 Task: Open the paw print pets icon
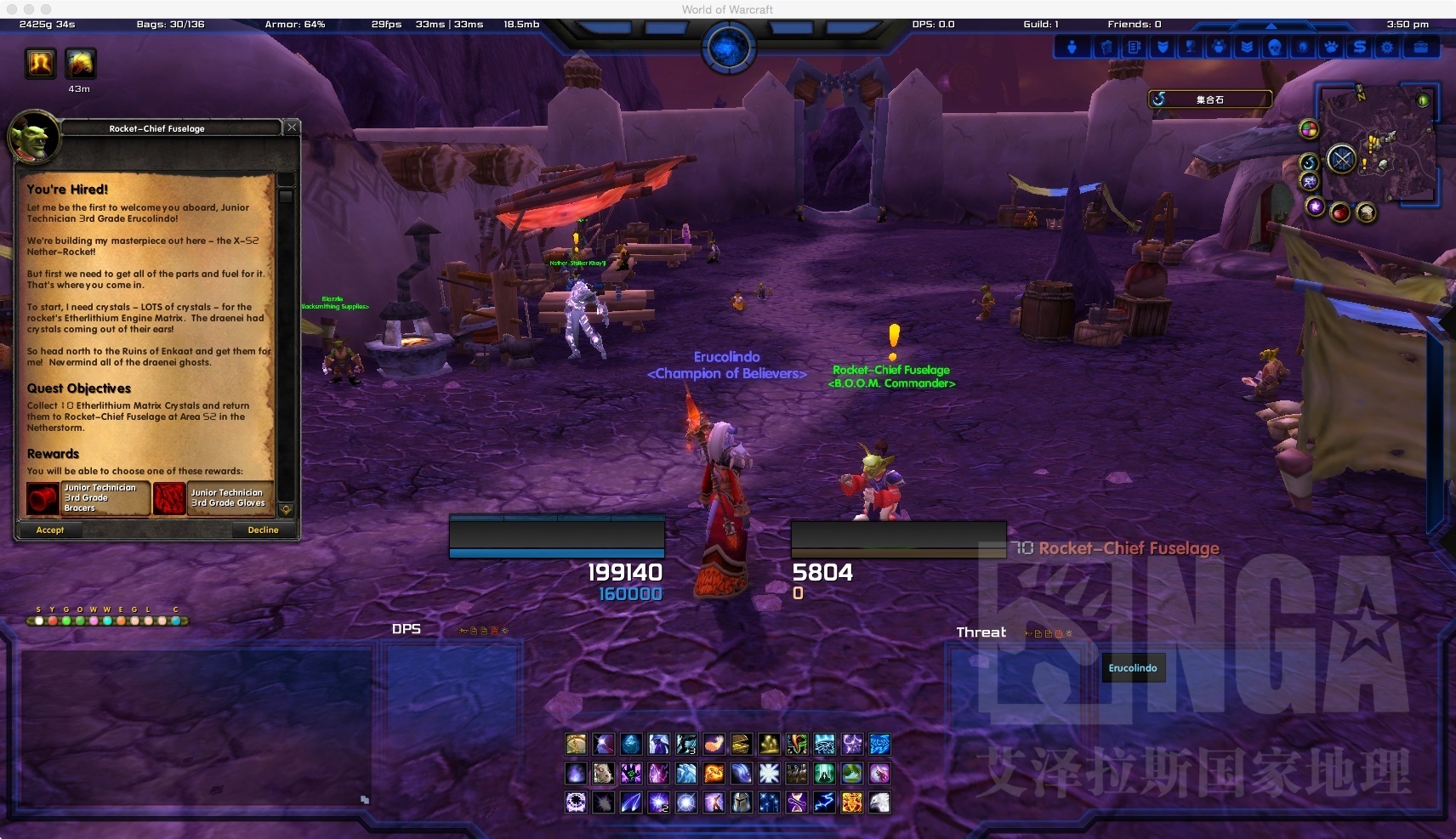(x=1332, y=48)
